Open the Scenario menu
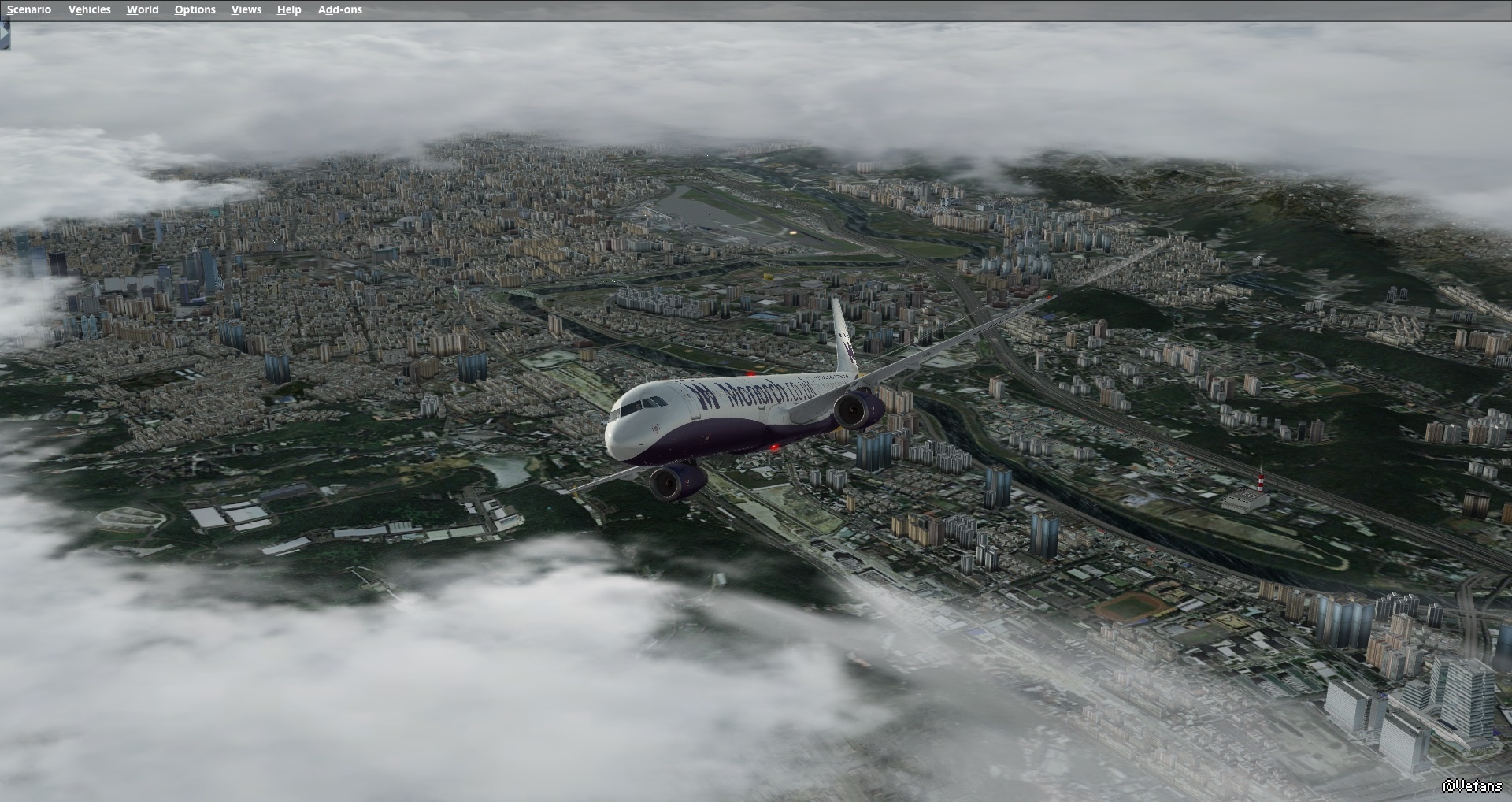1512x802 pixels. click(29, 9)
